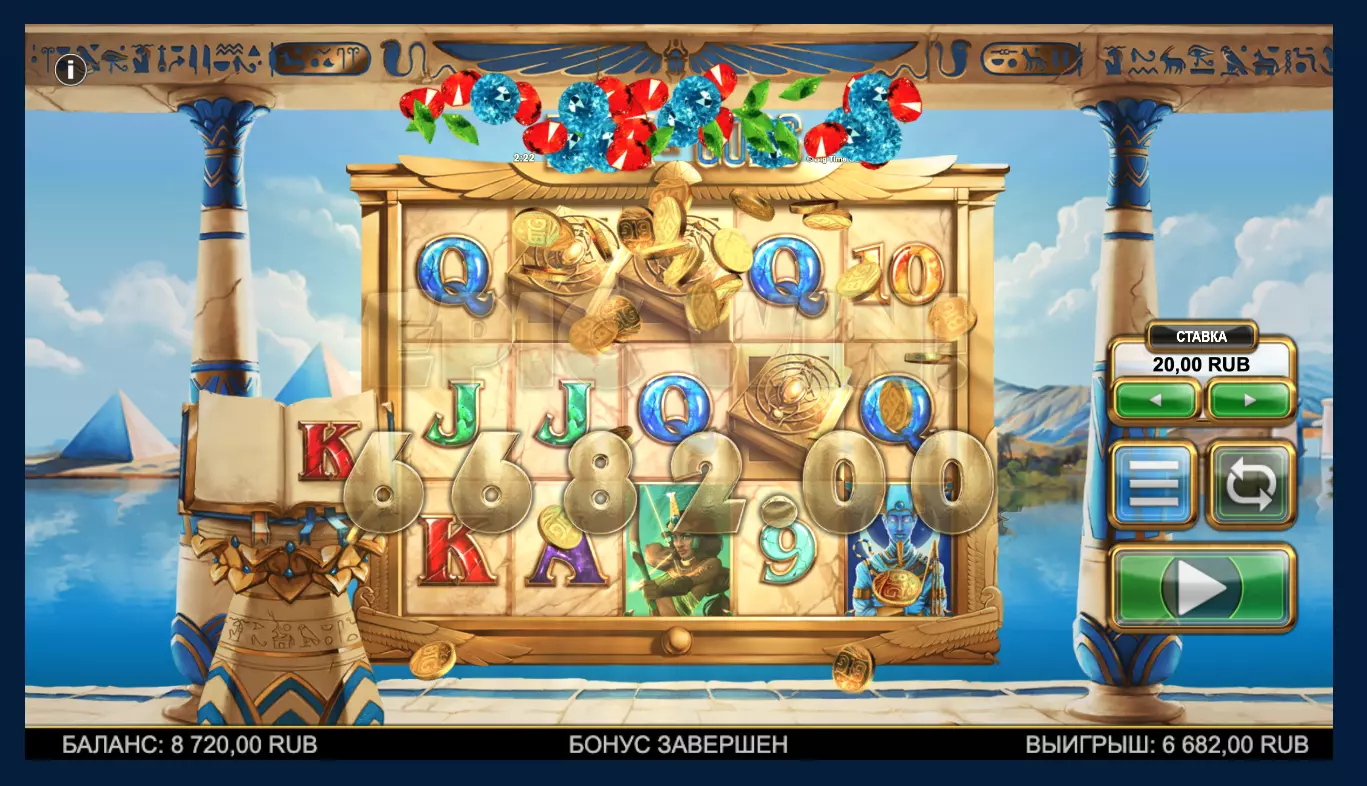
Task: Open the three-line menu button
Action: point(1154,485)
